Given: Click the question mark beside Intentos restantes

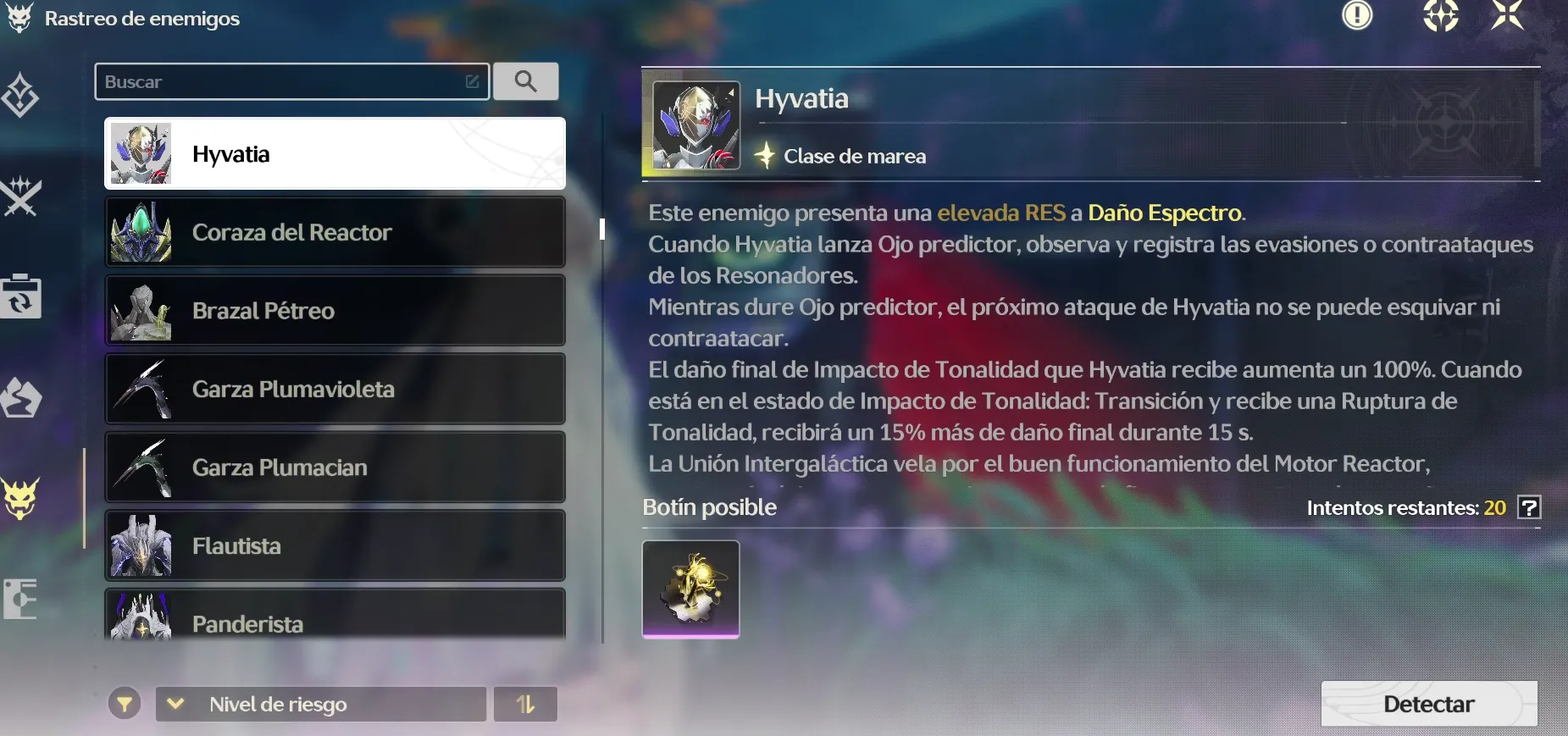Looking at the screenshot, I should [1530, 507].
